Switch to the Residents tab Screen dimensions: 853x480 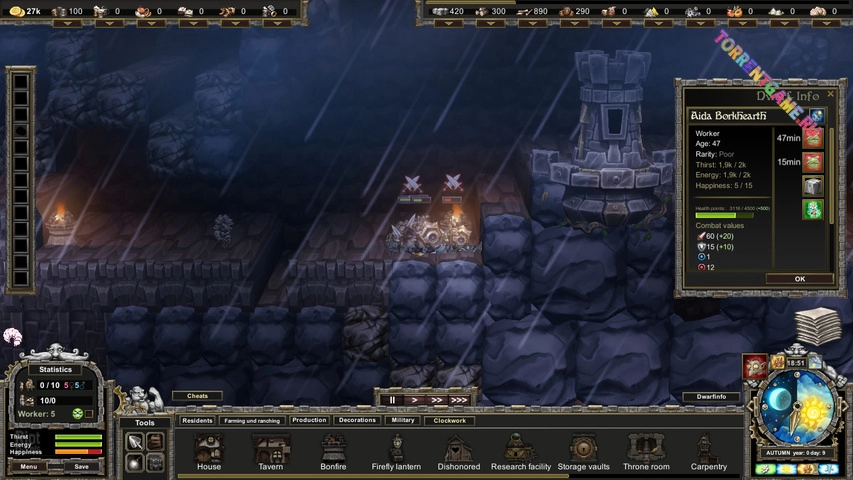[197, 421]
